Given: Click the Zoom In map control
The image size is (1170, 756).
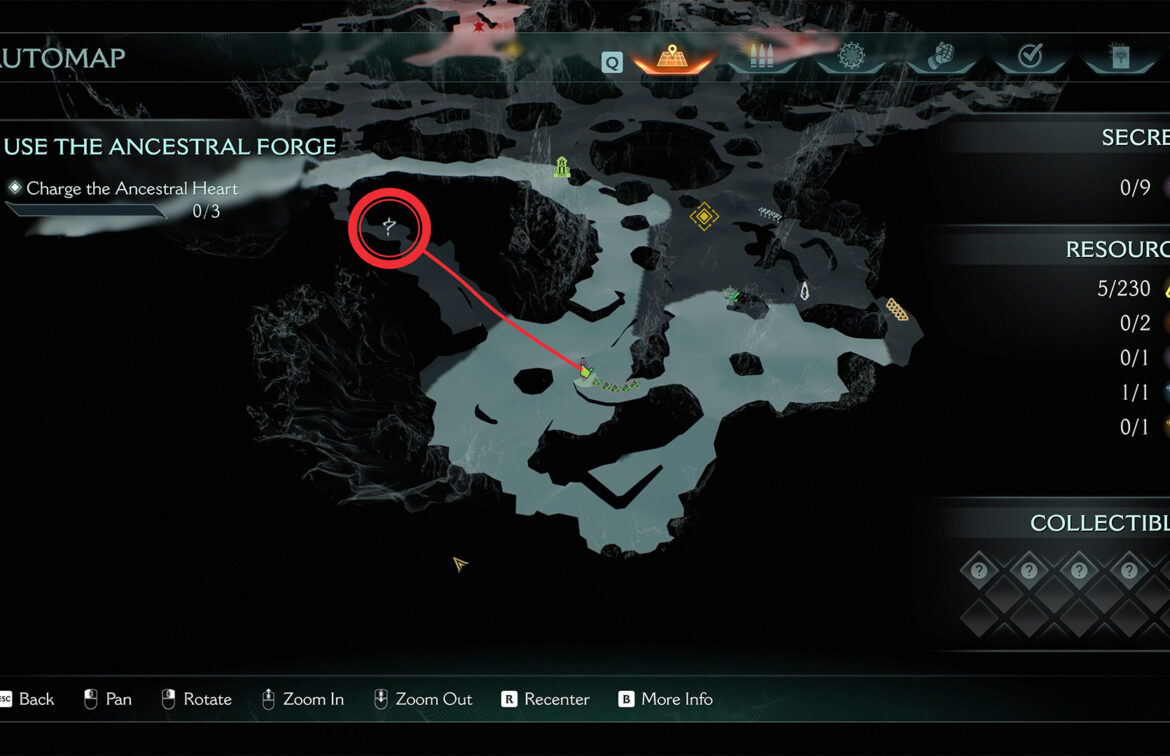Looking at the screenshot, I should pos(302,699).
